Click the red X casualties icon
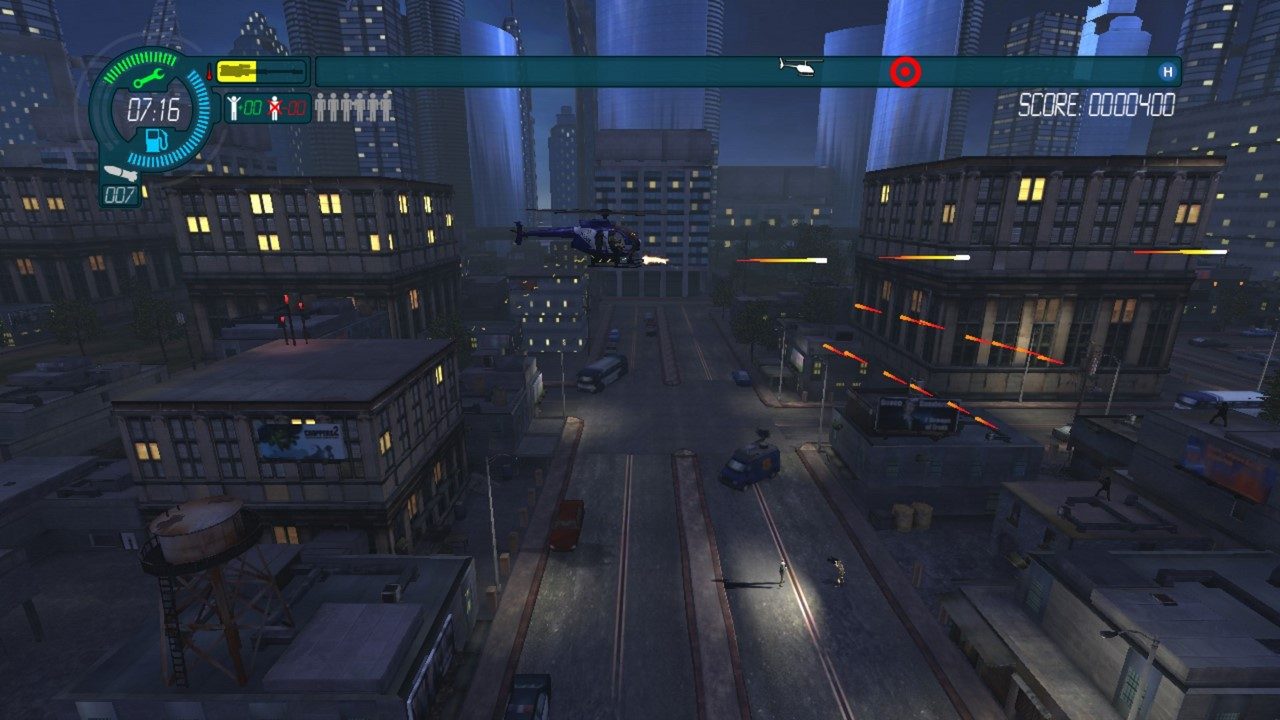Image resolution: width=1280 pixels, height=720 pixels. point(276,108)
